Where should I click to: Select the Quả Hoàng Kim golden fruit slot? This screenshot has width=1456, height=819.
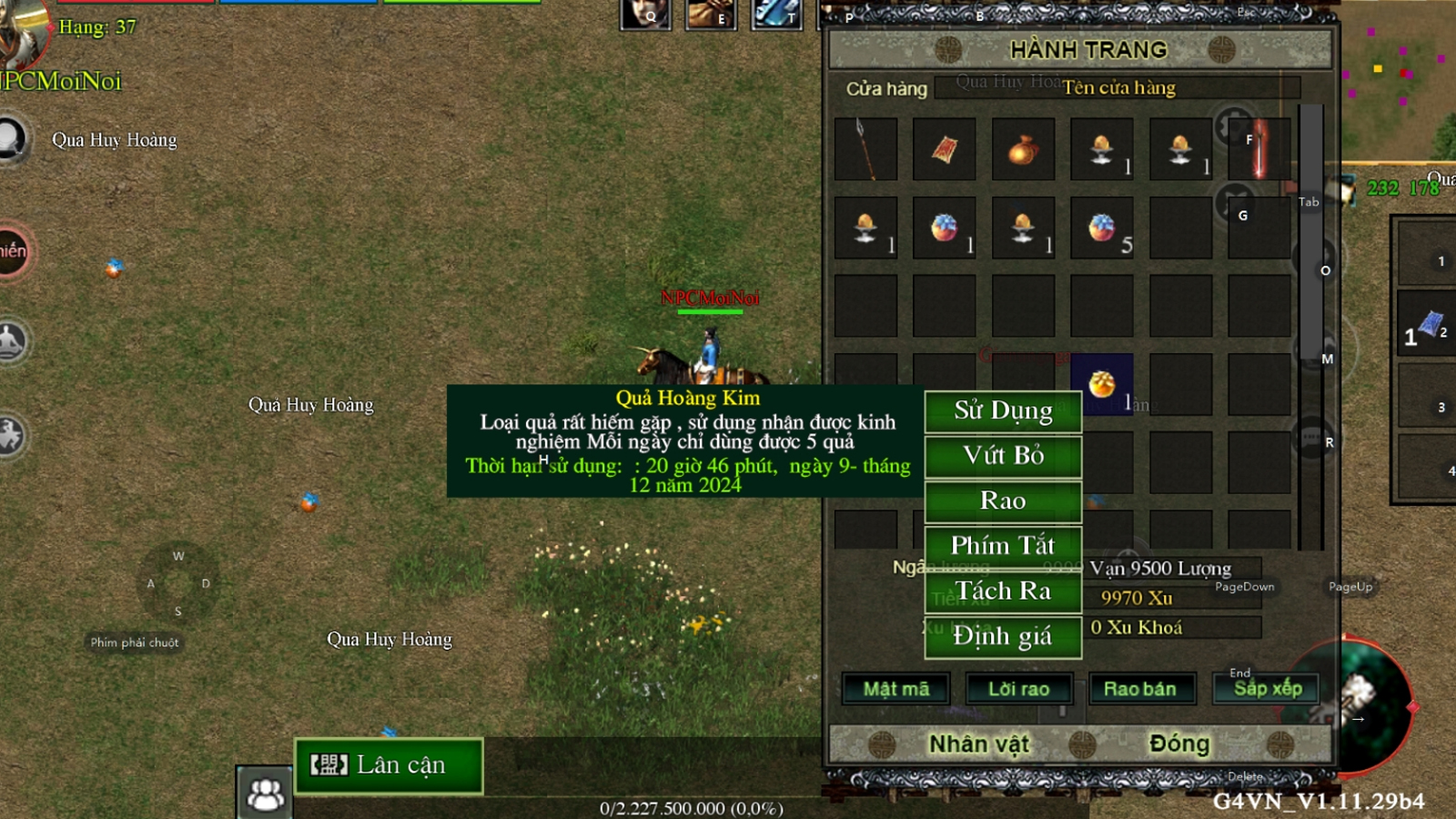[1102, 384]
